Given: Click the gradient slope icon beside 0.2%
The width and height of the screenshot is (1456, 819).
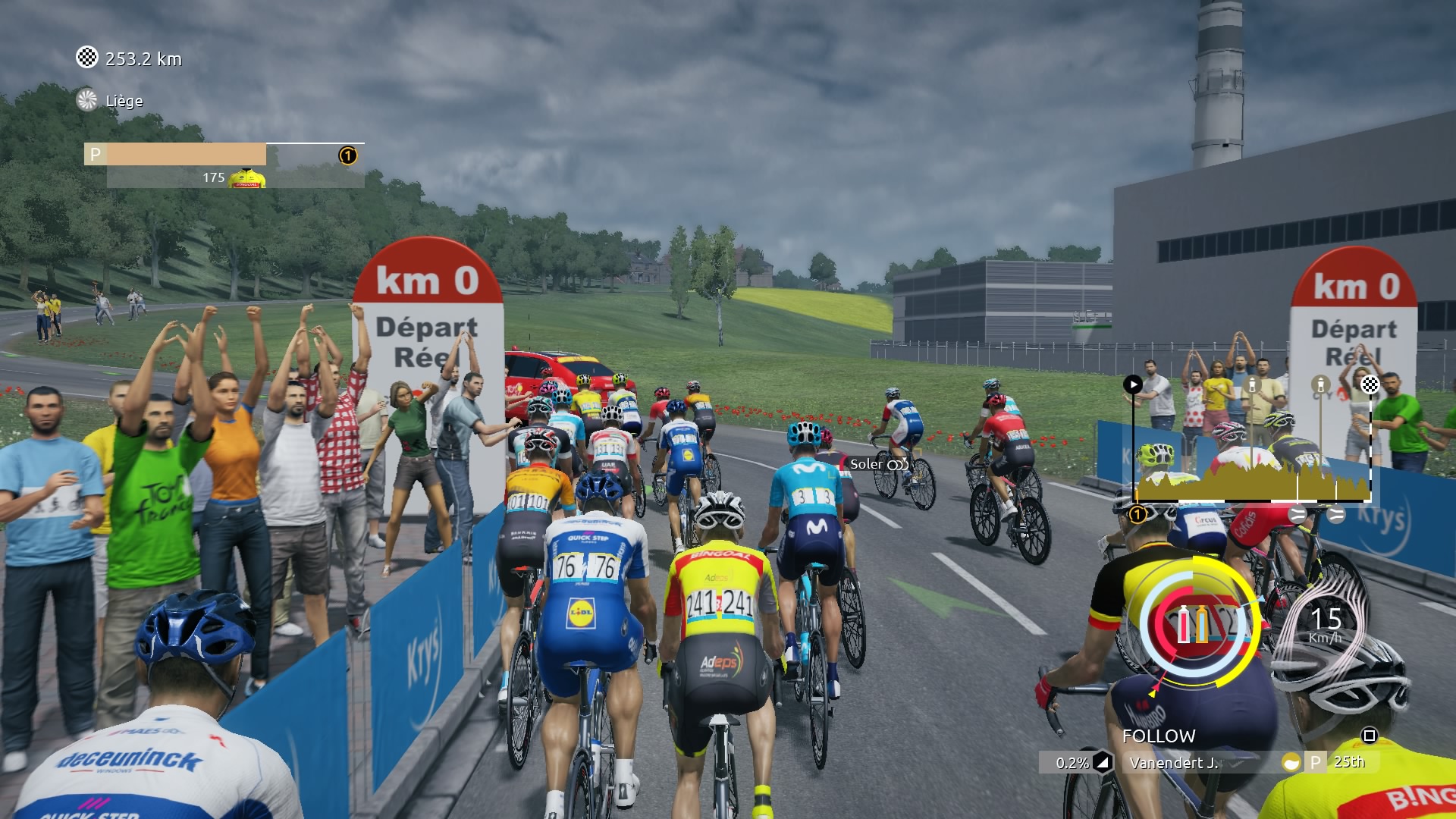Looking at the screenshot, I should 1102,763.
